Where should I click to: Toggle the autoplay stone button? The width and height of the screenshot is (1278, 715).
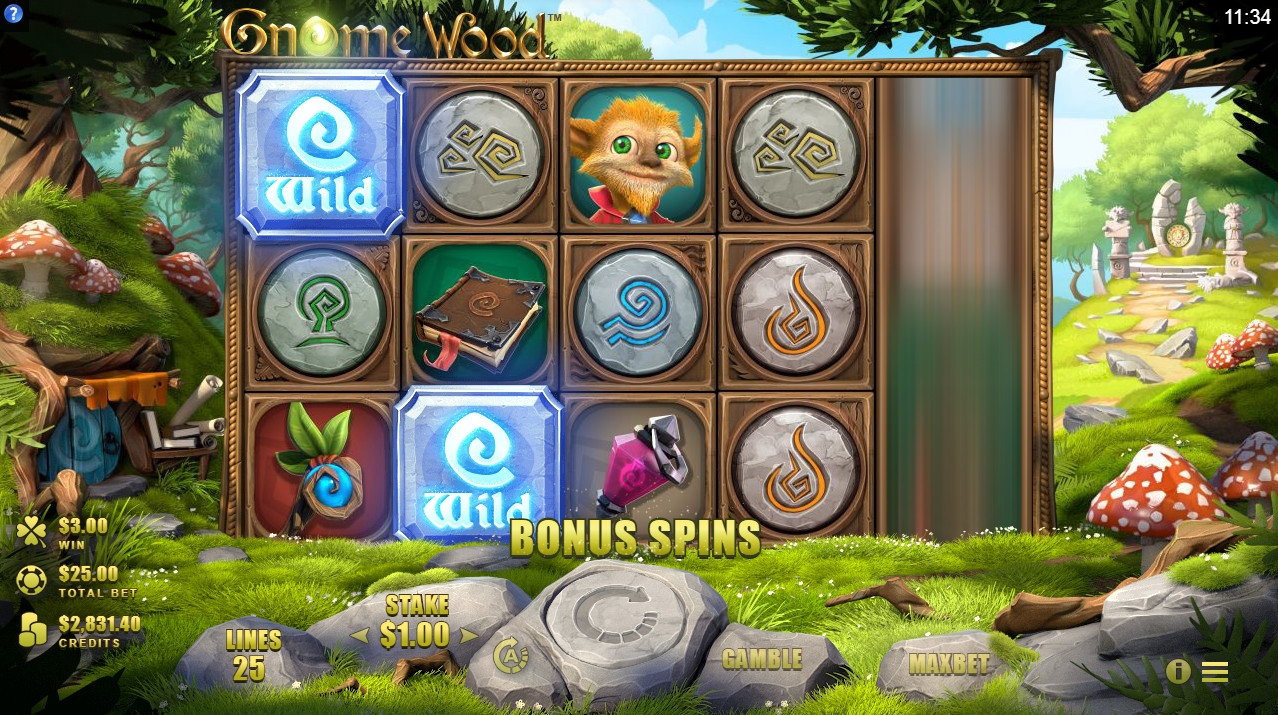[x=511, y=656]
